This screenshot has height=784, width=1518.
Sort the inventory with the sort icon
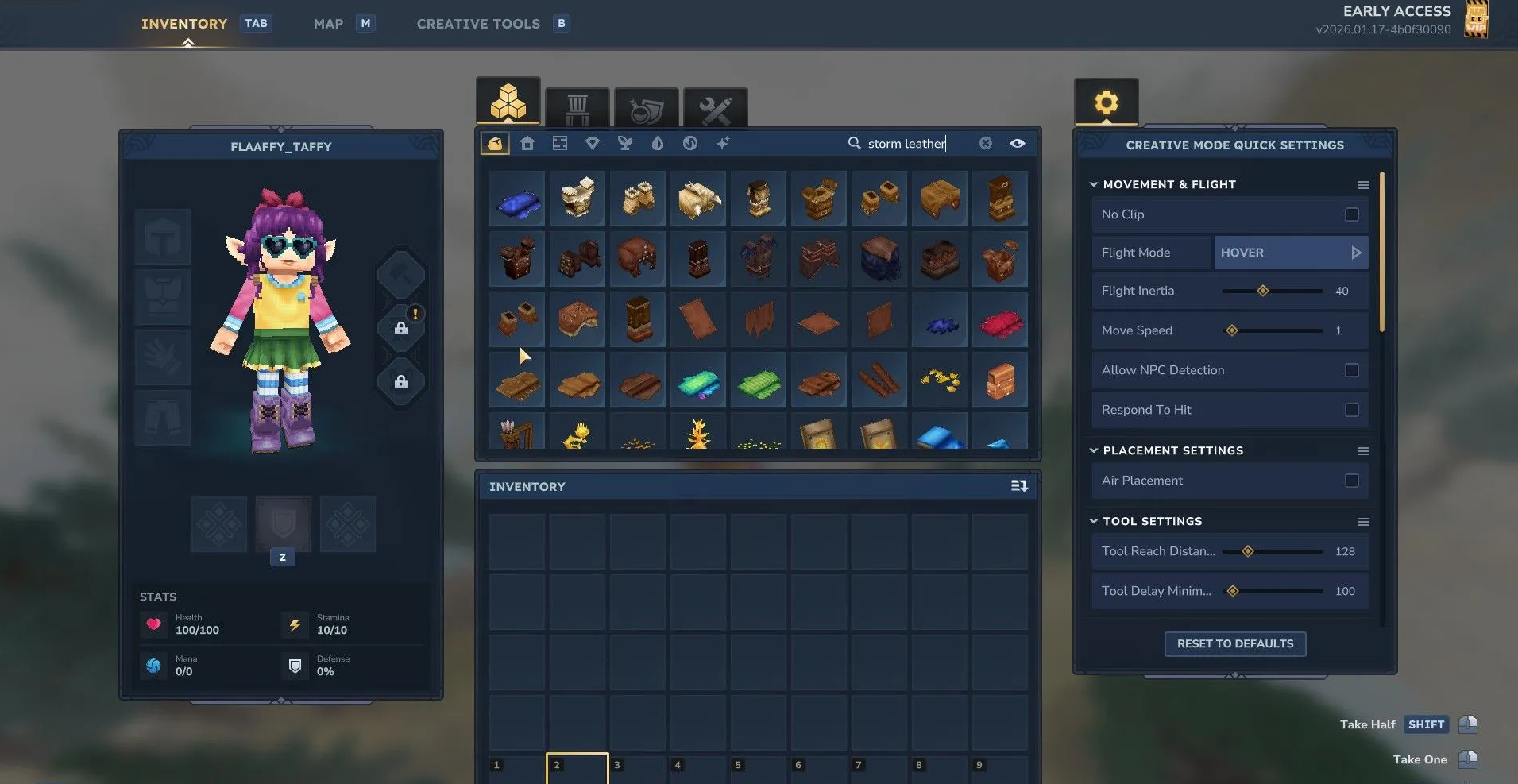click(x=1019, y=486)
